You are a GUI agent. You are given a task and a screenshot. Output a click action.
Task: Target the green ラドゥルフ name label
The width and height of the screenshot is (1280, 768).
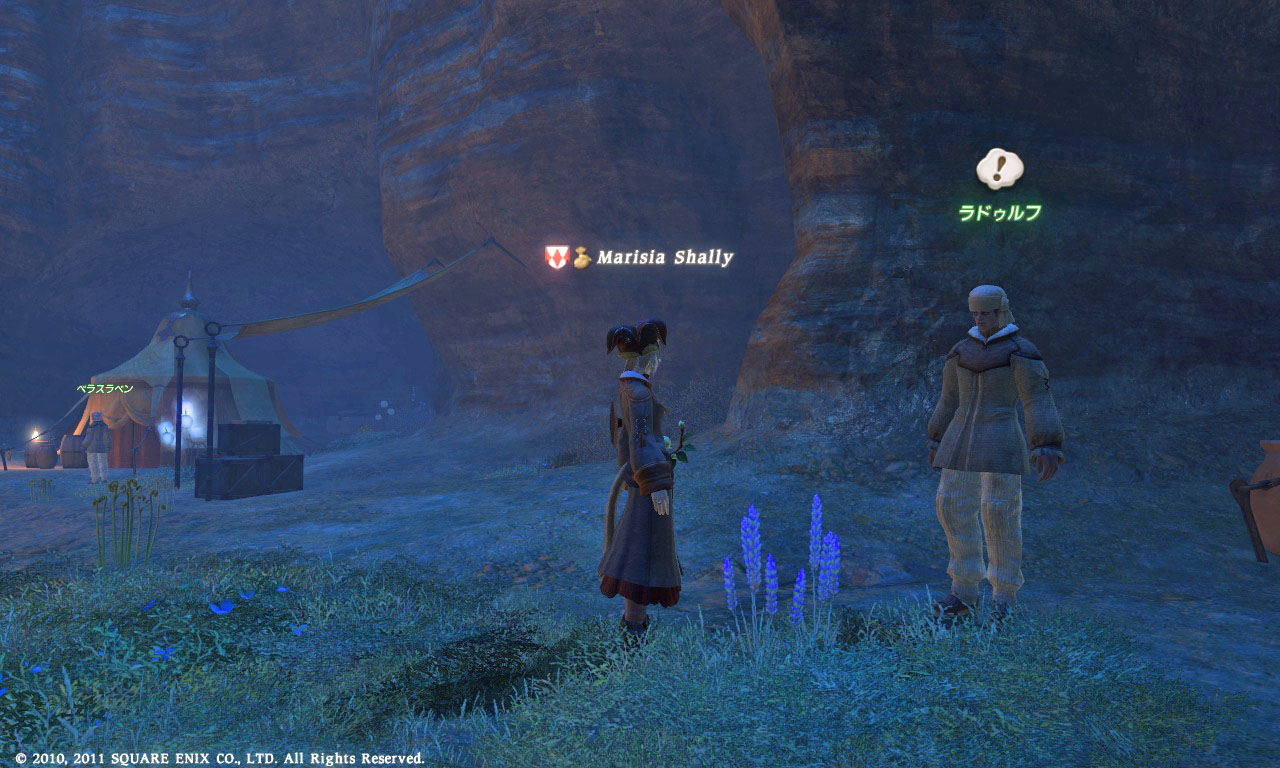[999, 212]
